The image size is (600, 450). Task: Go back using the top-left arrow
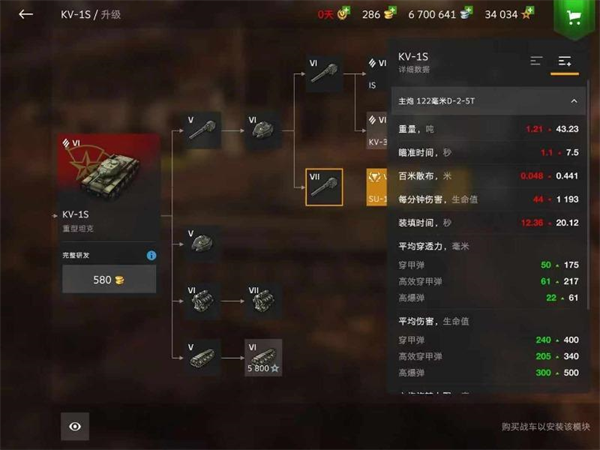[26, 14]
